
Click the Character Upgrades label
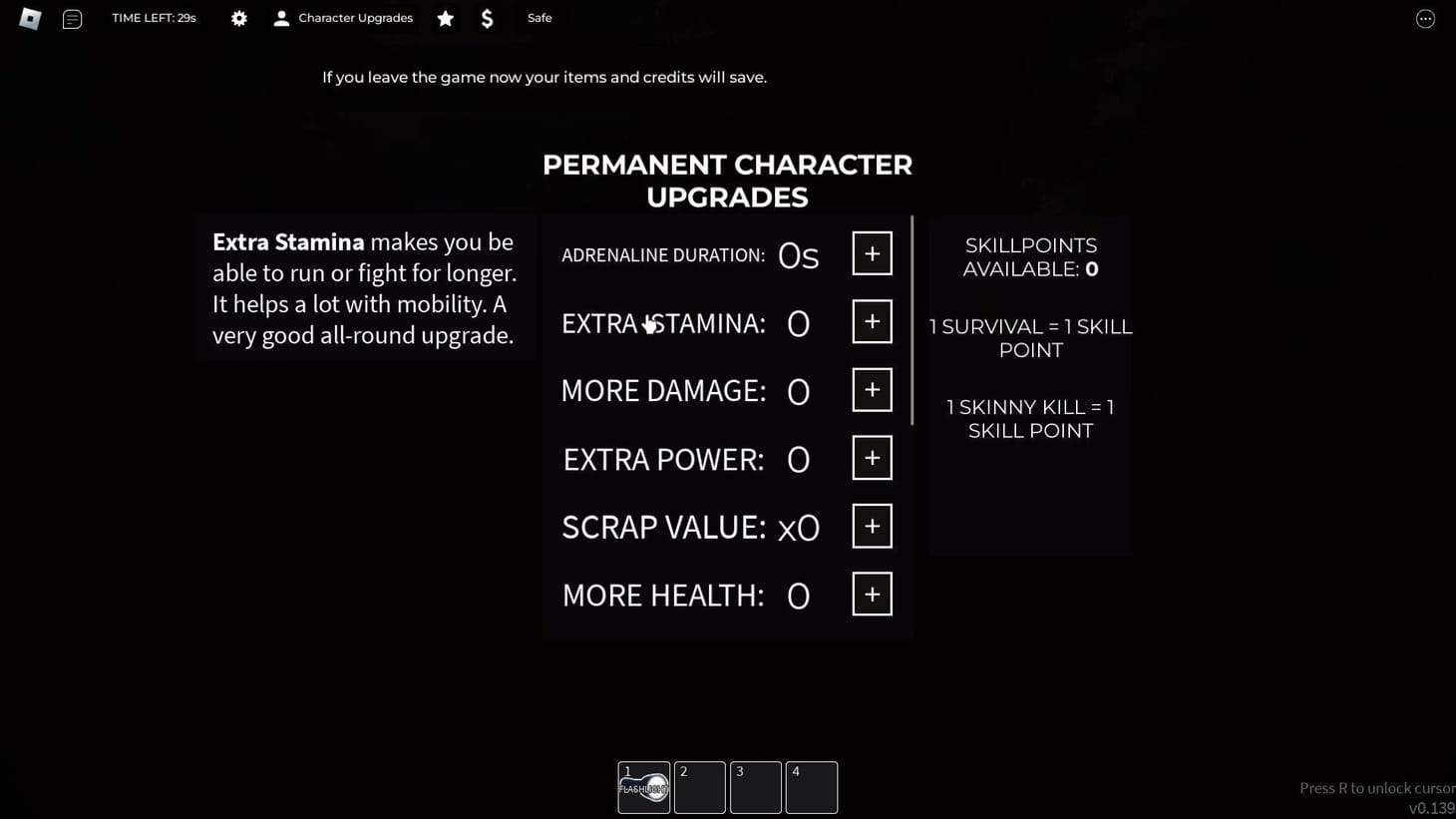point(355,17)
